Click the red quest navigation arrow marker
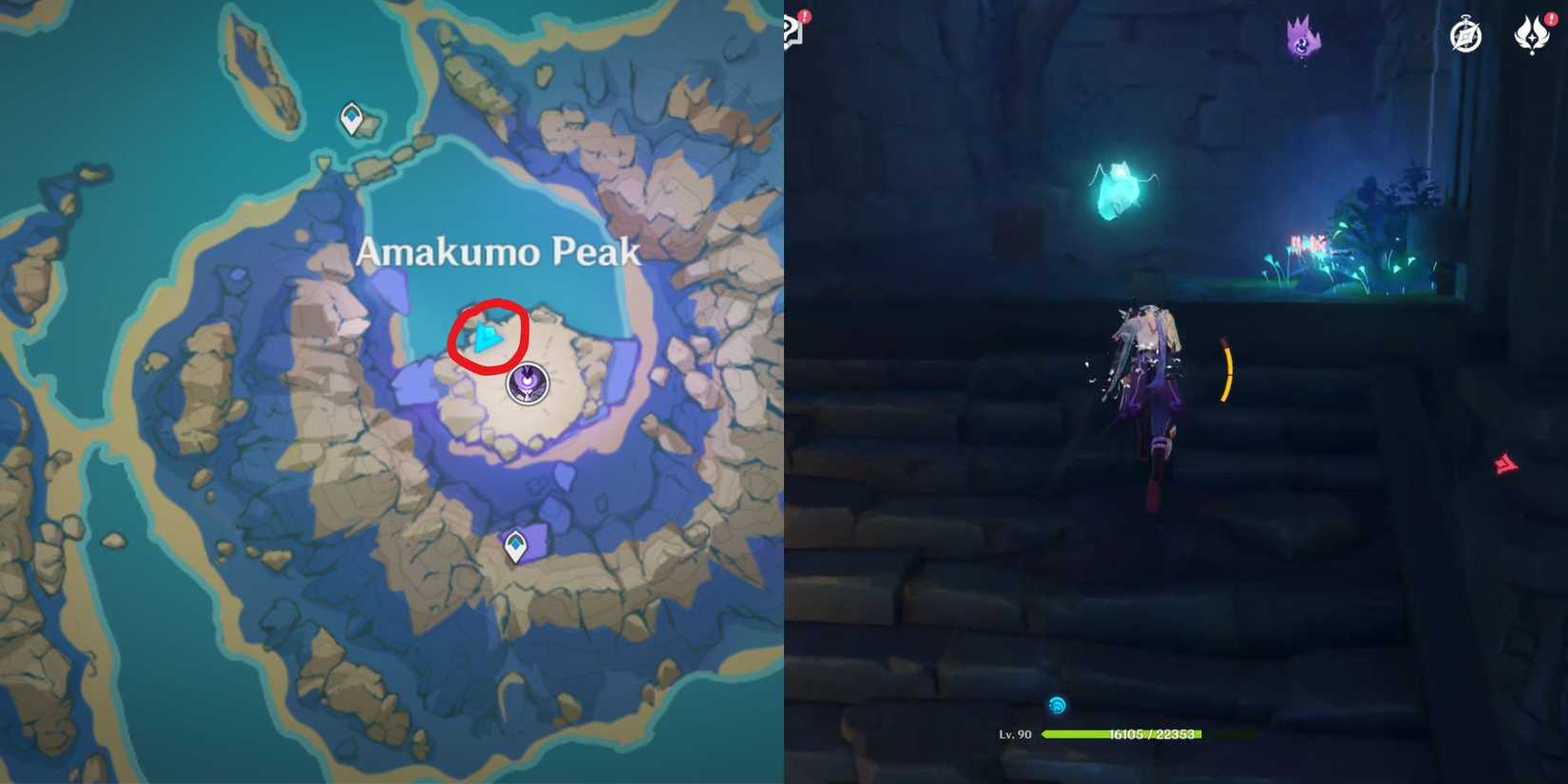 (1505, 464)
